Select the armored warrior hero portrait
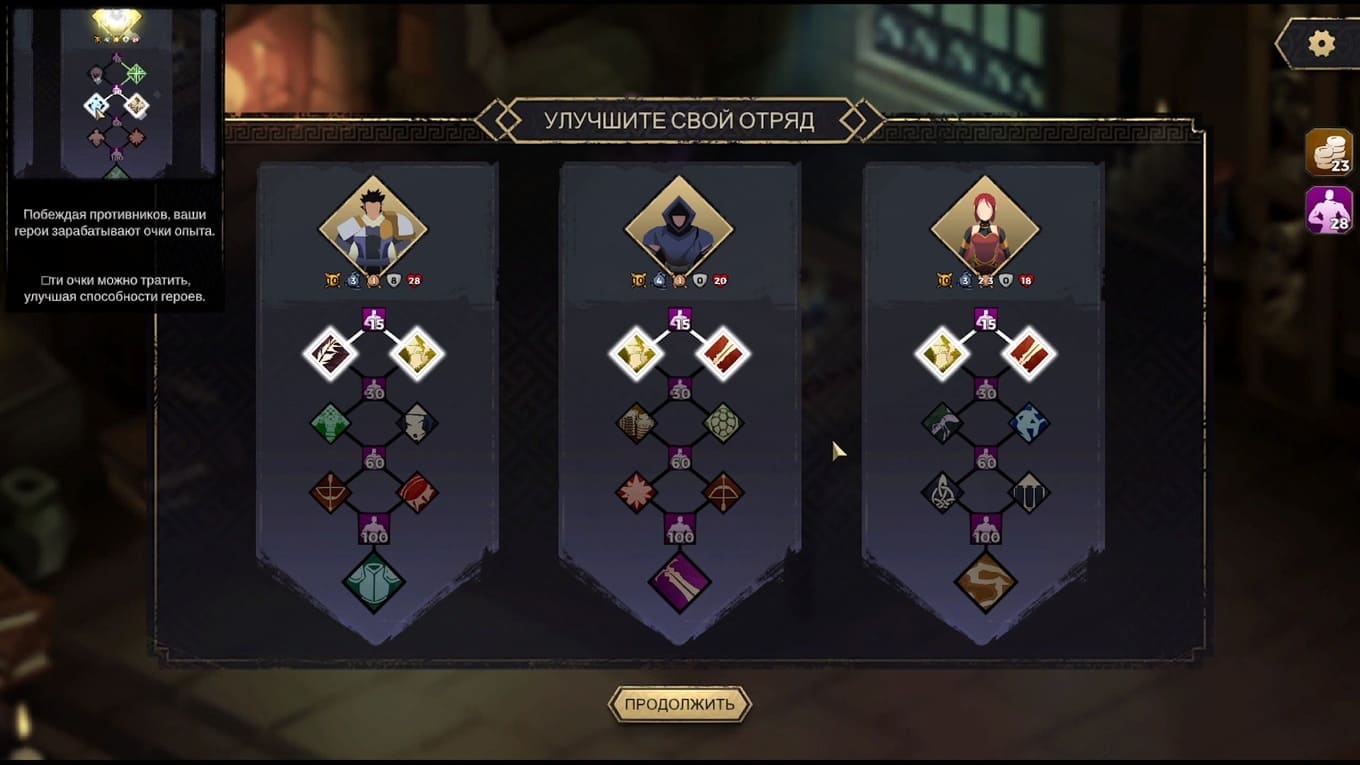1360x765 pixels. 373,227
